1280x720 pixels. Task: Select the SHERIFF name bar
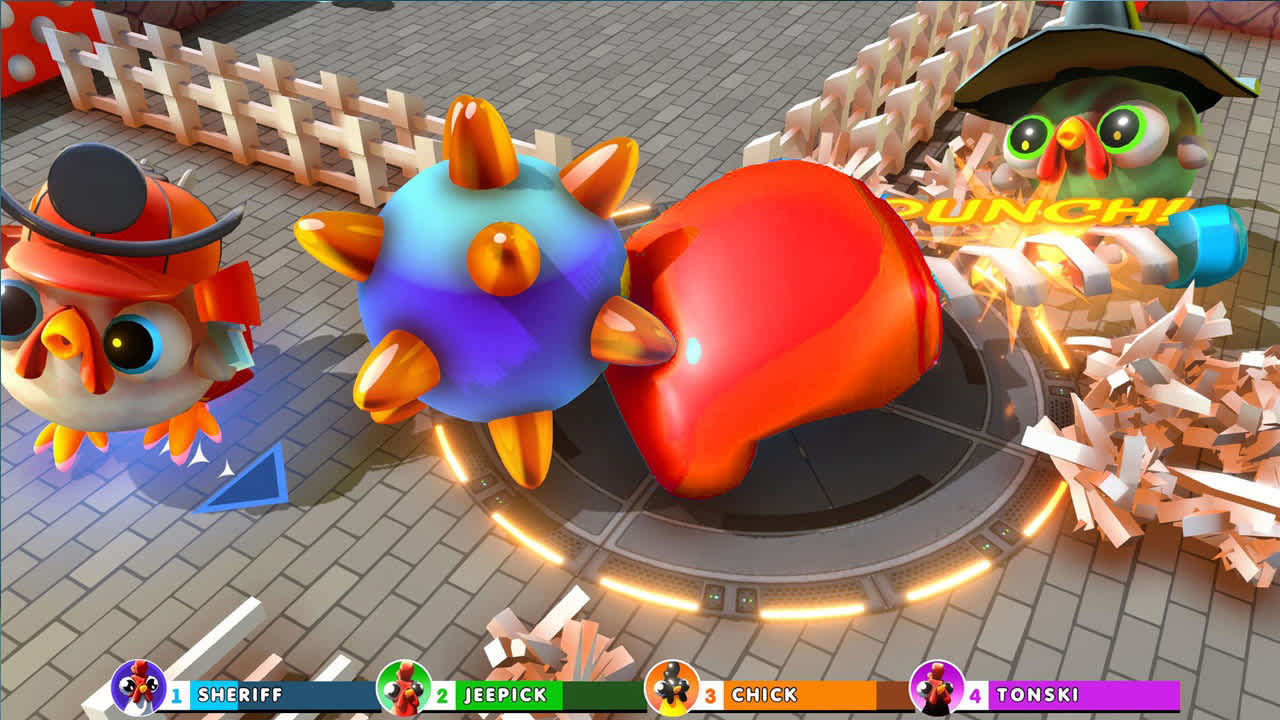click(240, 691)
